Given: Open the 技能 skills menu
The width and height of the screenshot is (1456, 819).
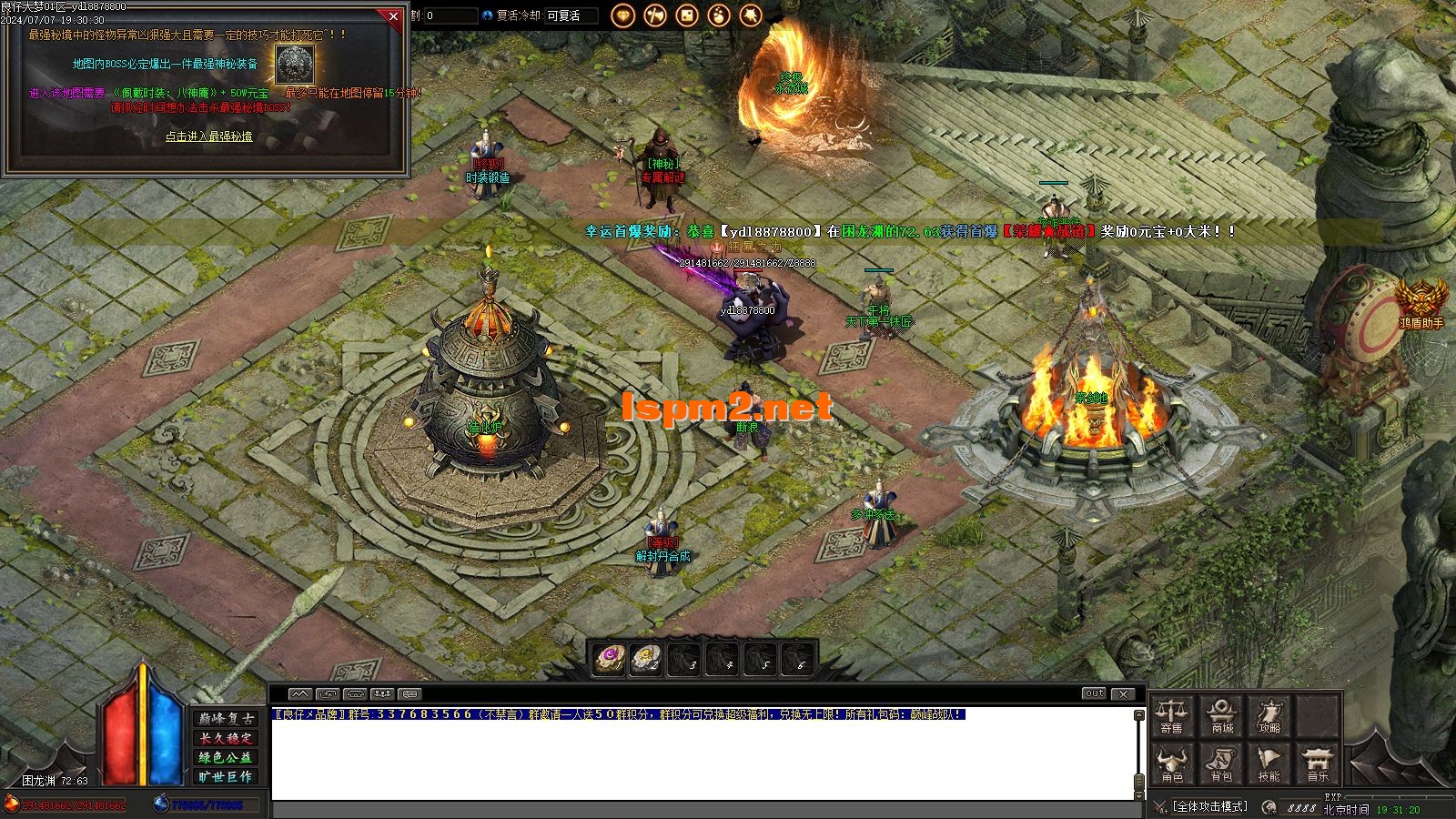Looking at the screenshot, I should point(1269,764).
